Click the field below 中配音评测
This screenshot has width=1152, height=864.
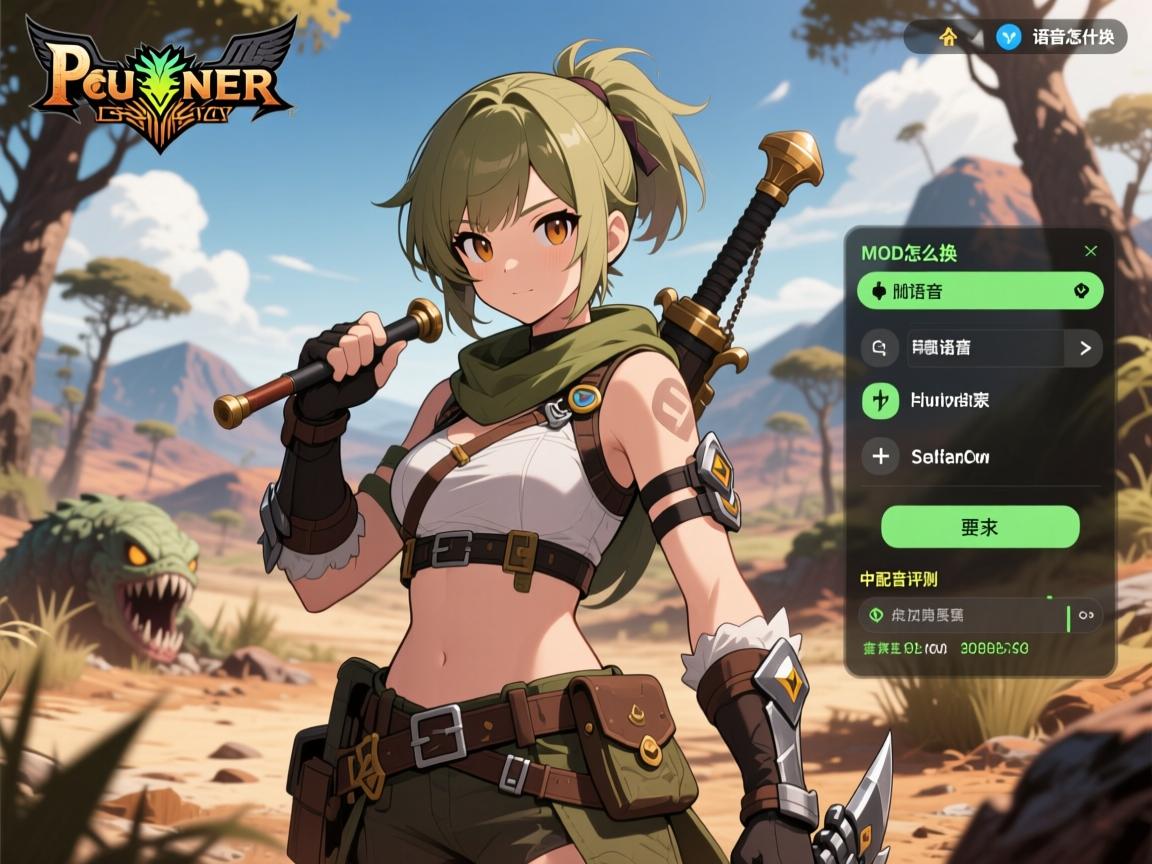pyautogui.click(x=964, y=616)
